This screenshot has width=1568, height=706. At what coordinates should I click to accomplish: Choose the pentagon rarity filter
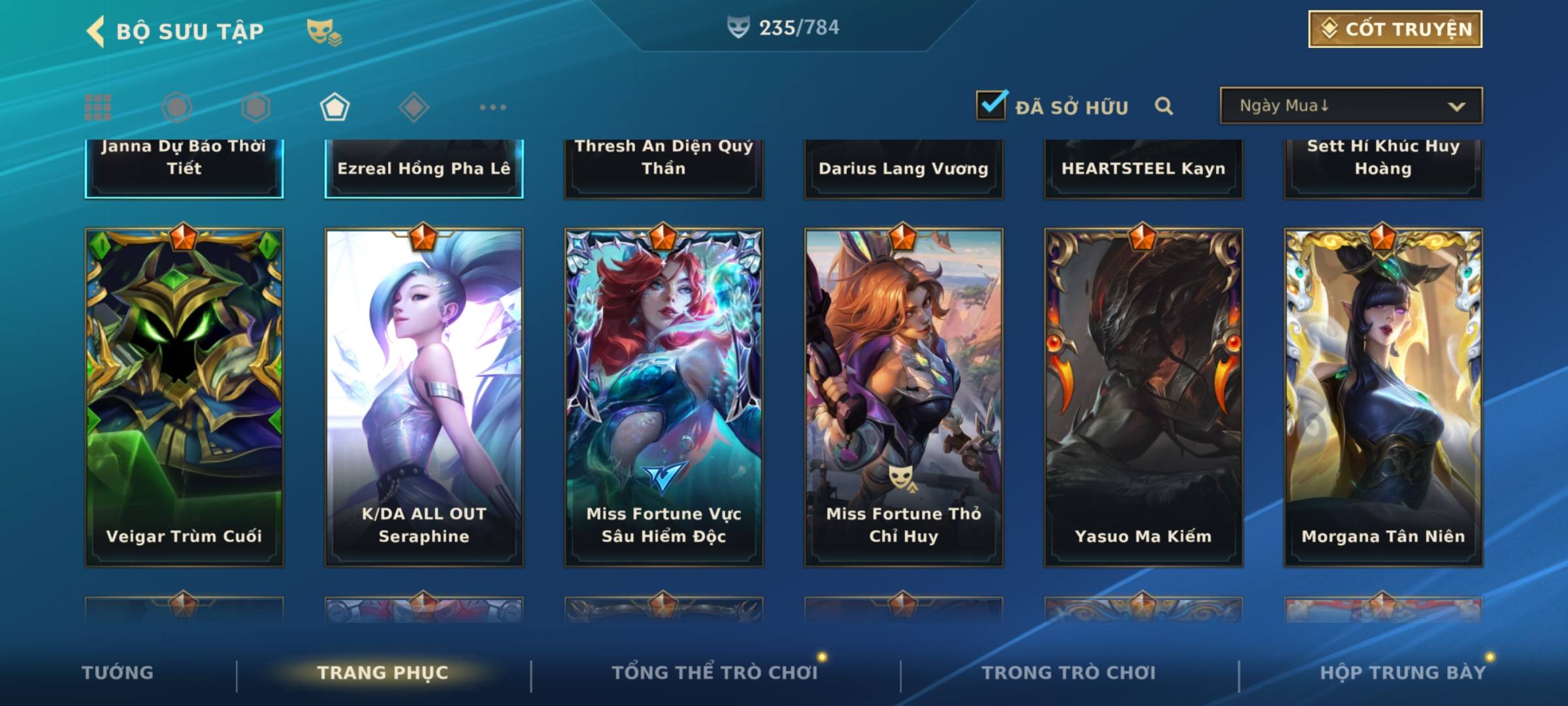coord(335,107)
